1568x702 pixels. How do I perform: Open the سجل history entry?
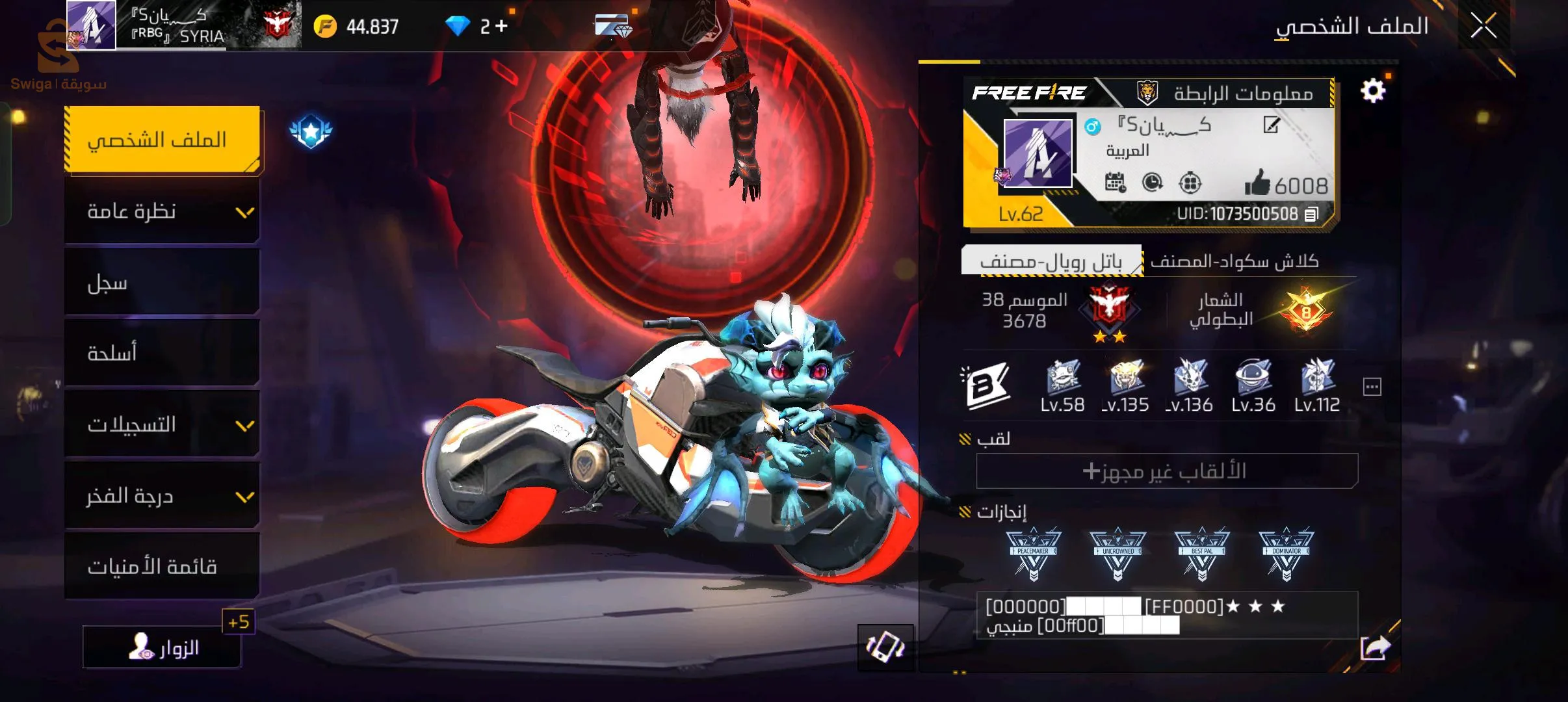tap(163, 283)
